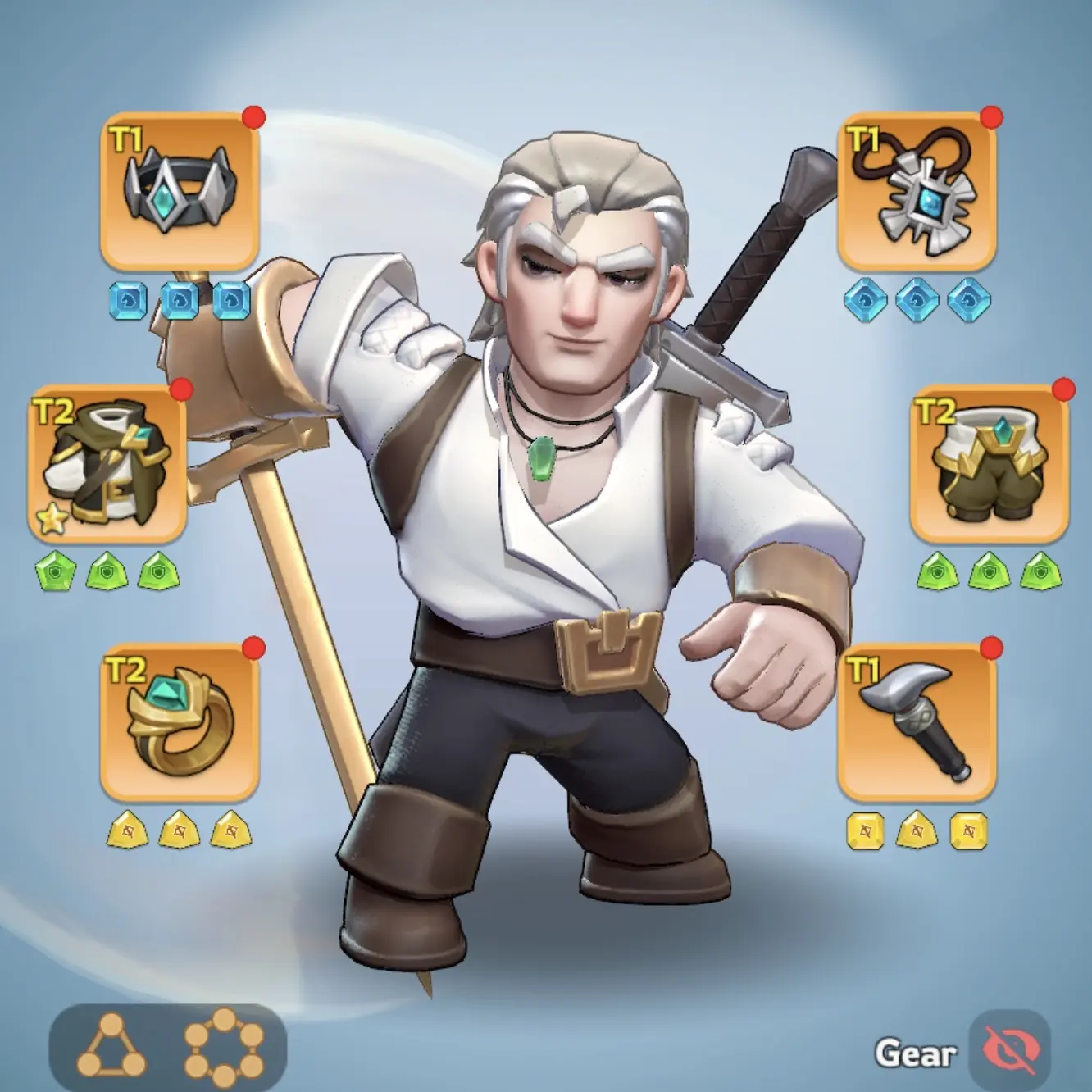The image size is (1092, 1092).
Task: Select the T1 hammer weapon slot
Action: [917, 721]
